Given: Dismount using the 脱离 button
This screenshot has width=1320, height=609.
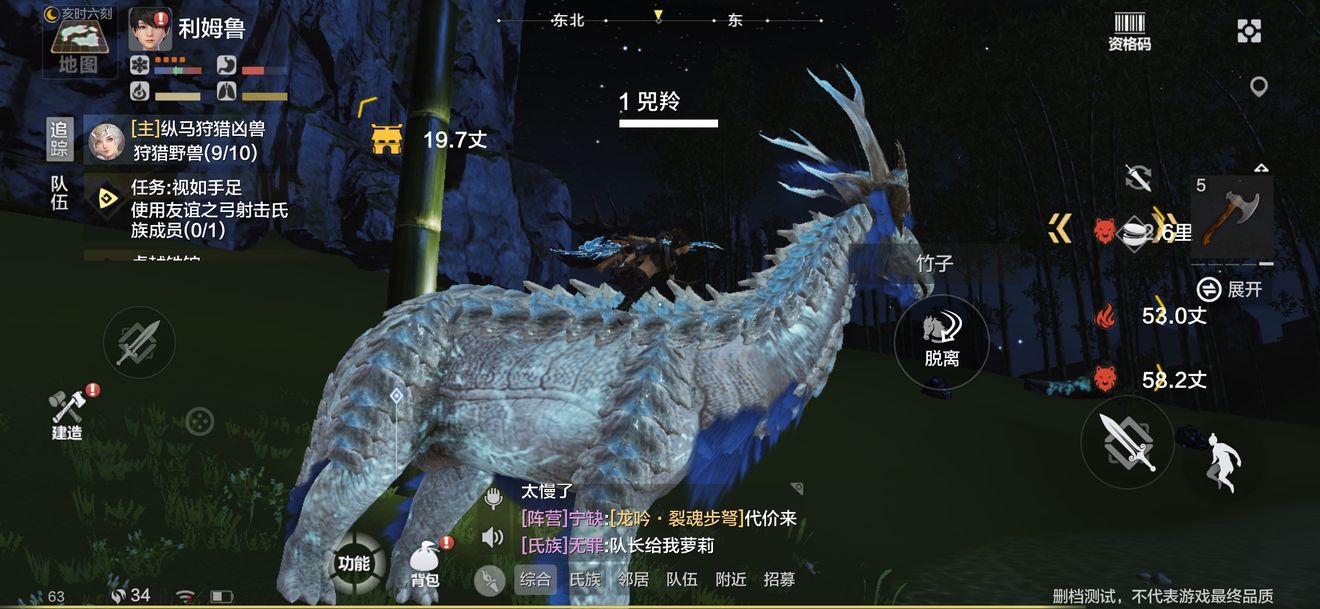Looking at the screenshot, I should pos(941,340).
